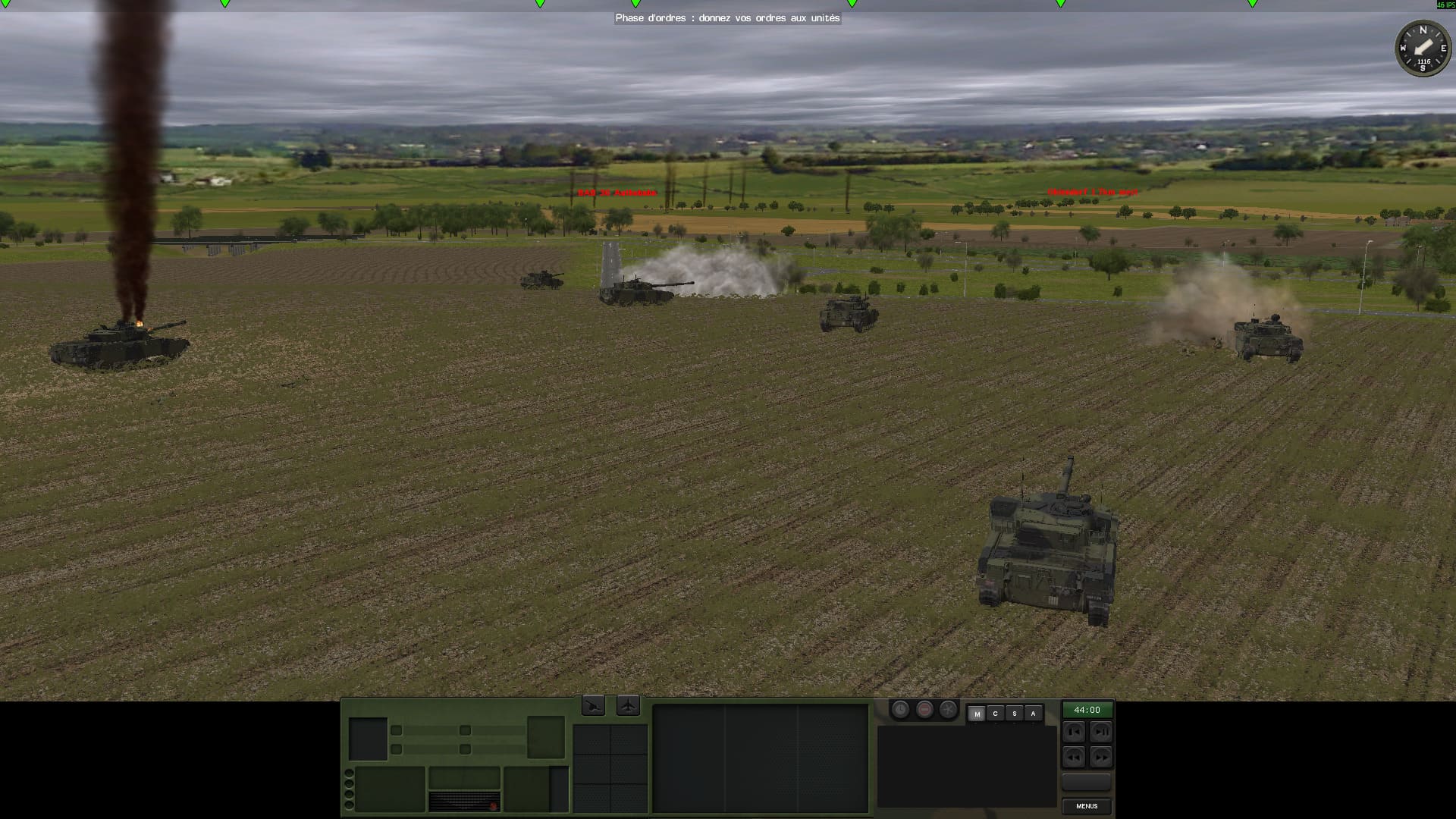Rewind the turn replay
This screenshot has height=819, width=1456.
click(1074, 757)
